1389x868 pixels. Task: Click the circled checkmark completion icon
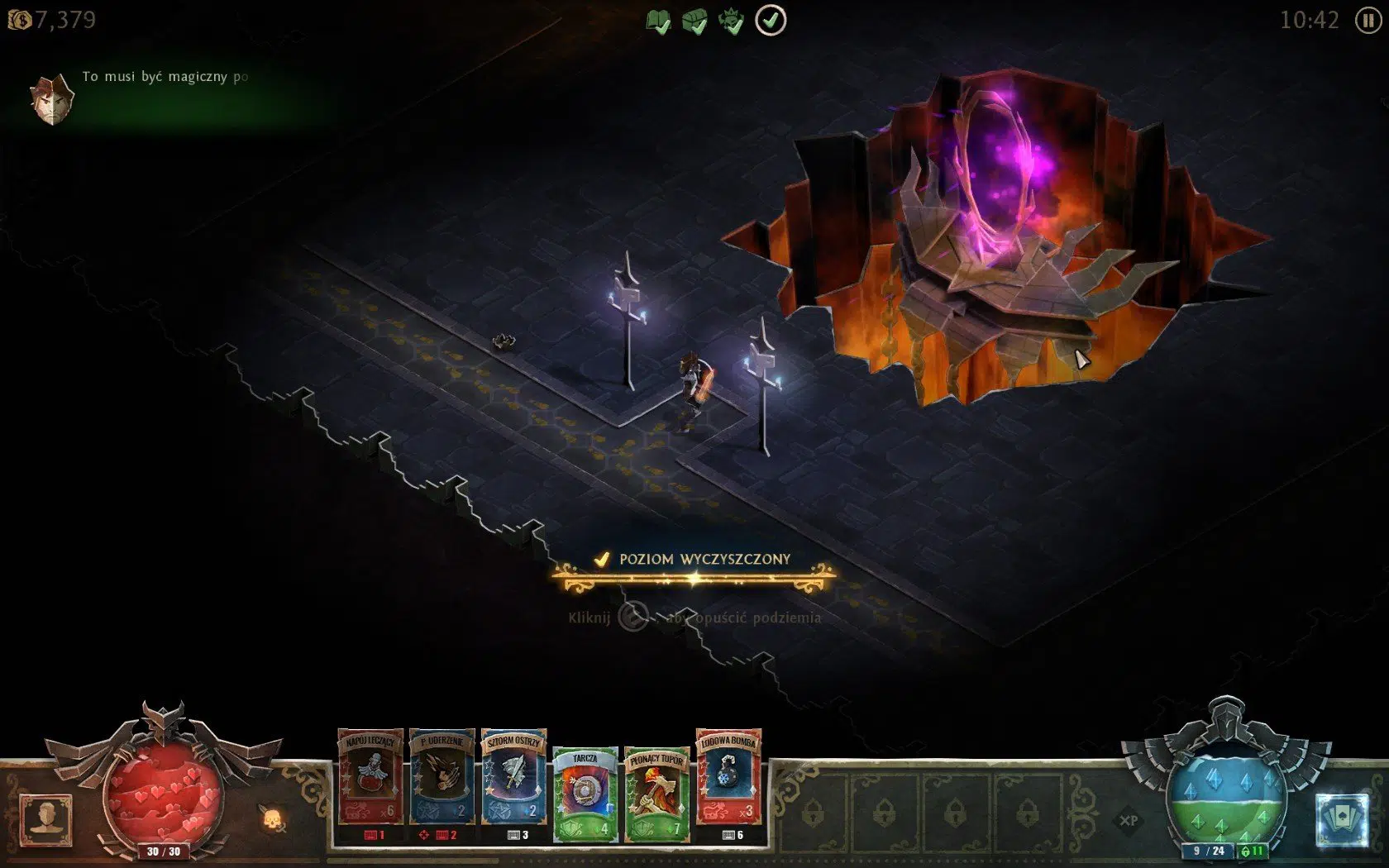pos(772,20)
